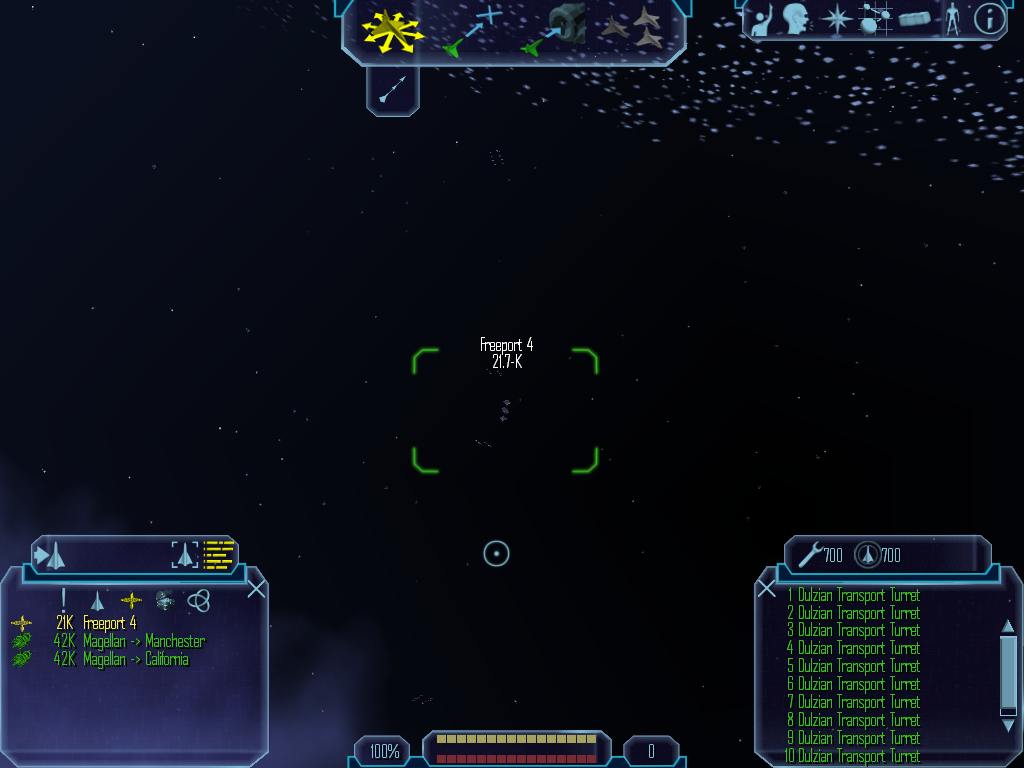The image size is (1024, 768).
Task: Toggle the cruise arrow button below maneuvers
Action: click(393, 91)
